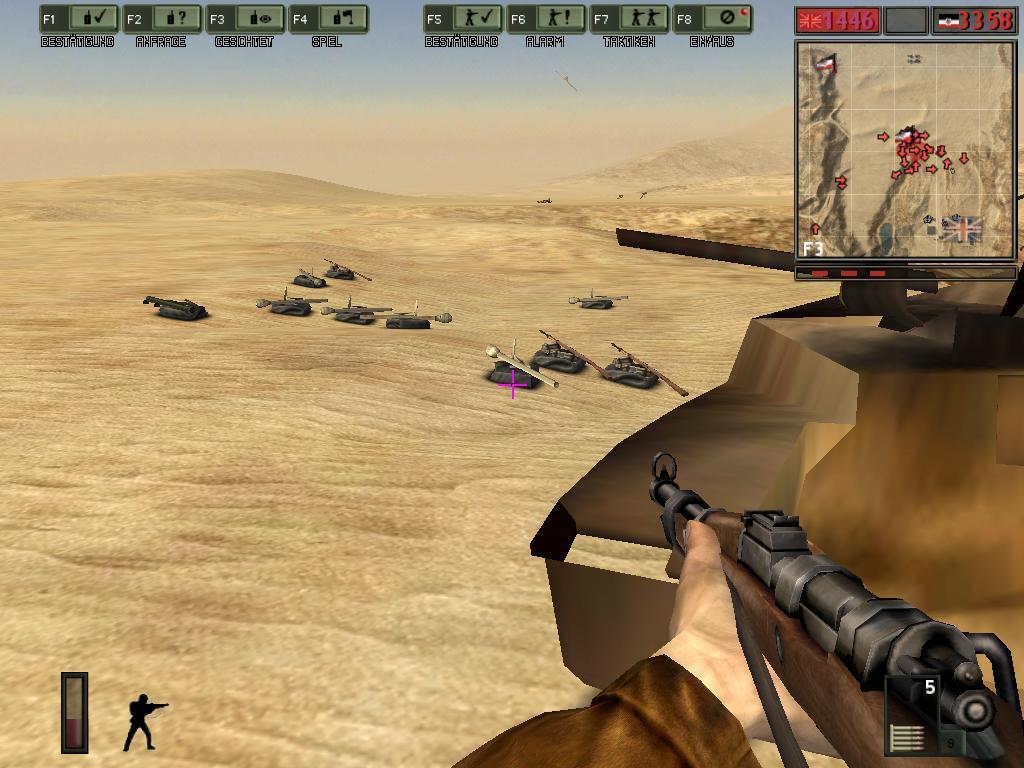Select the German flag in the minimap's top corner
Image resolution: width=1024 pixels, height=768 pixels.
coord(826,62)
